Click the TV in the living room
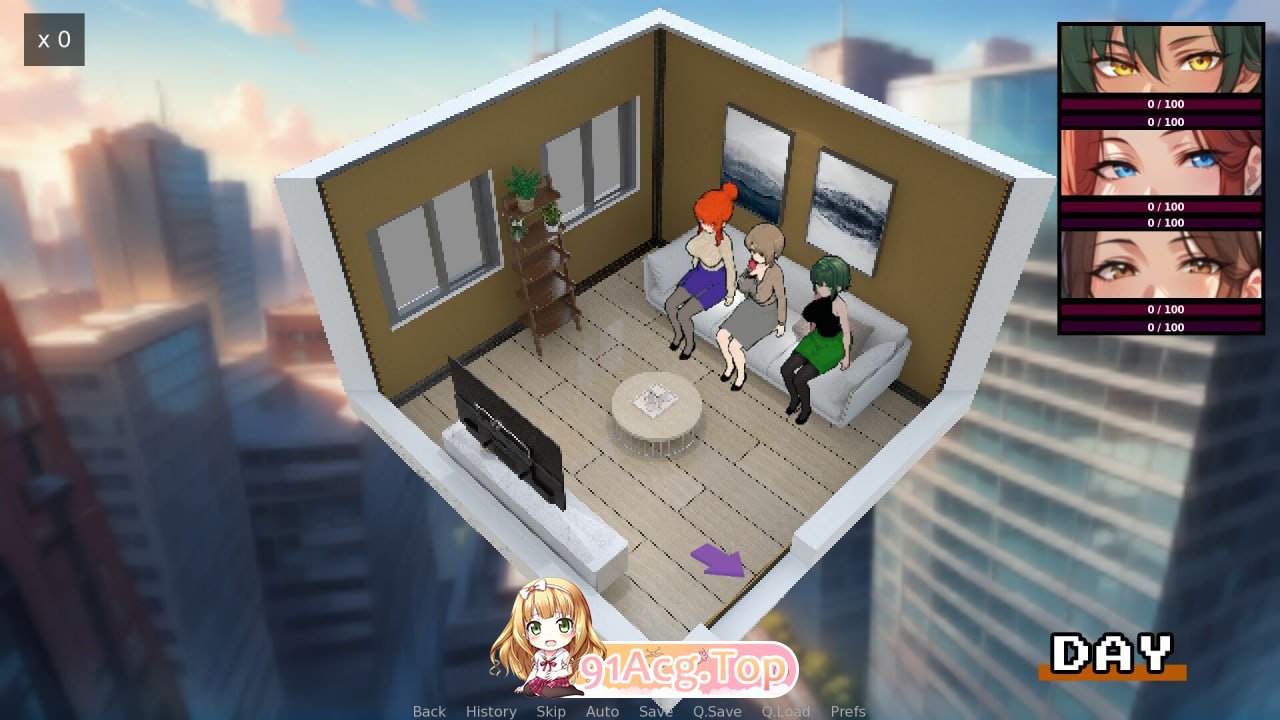This screenshot has height=720, width=1280. [505, 430]
